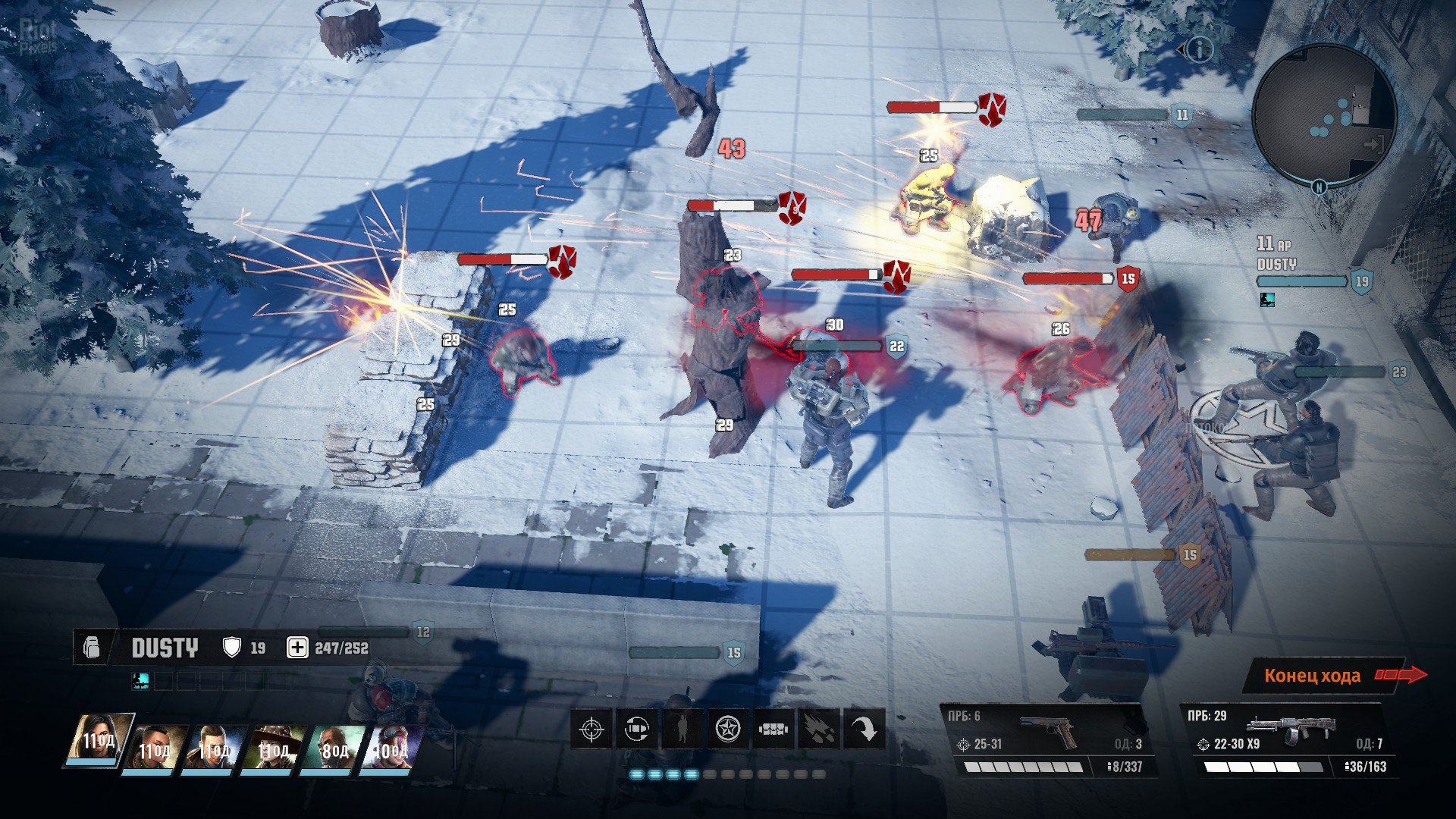Activate the crosshair aimed shot ability
The height and width of the screenshot is (819, 1456).
[x=591, y=730]
